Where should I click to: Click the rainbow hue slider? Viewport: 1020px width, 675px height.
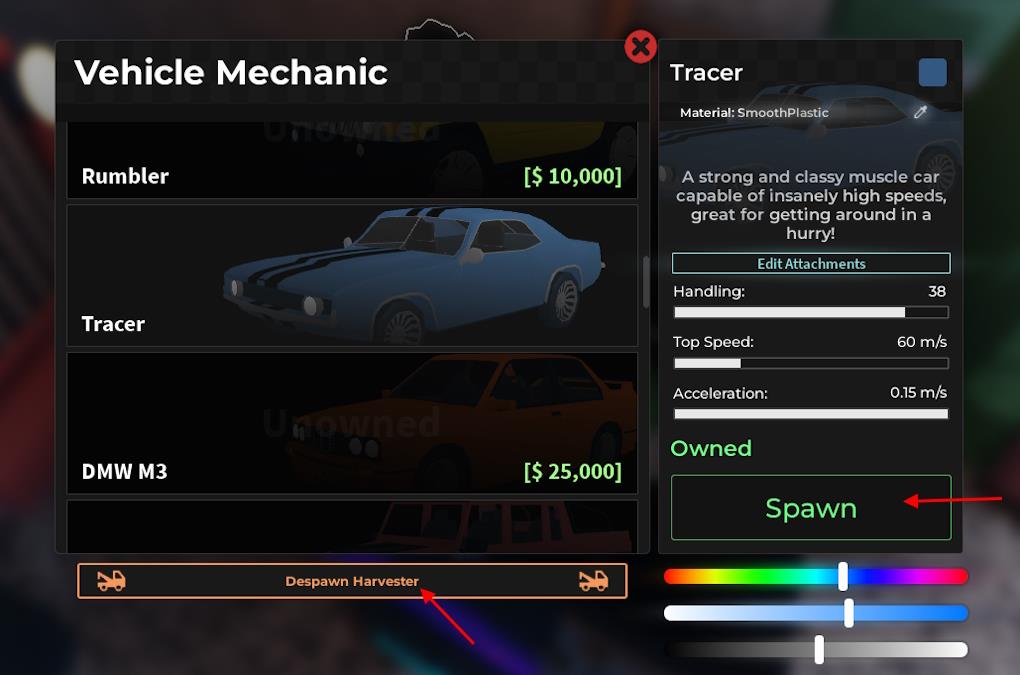[x=816, y=576]
